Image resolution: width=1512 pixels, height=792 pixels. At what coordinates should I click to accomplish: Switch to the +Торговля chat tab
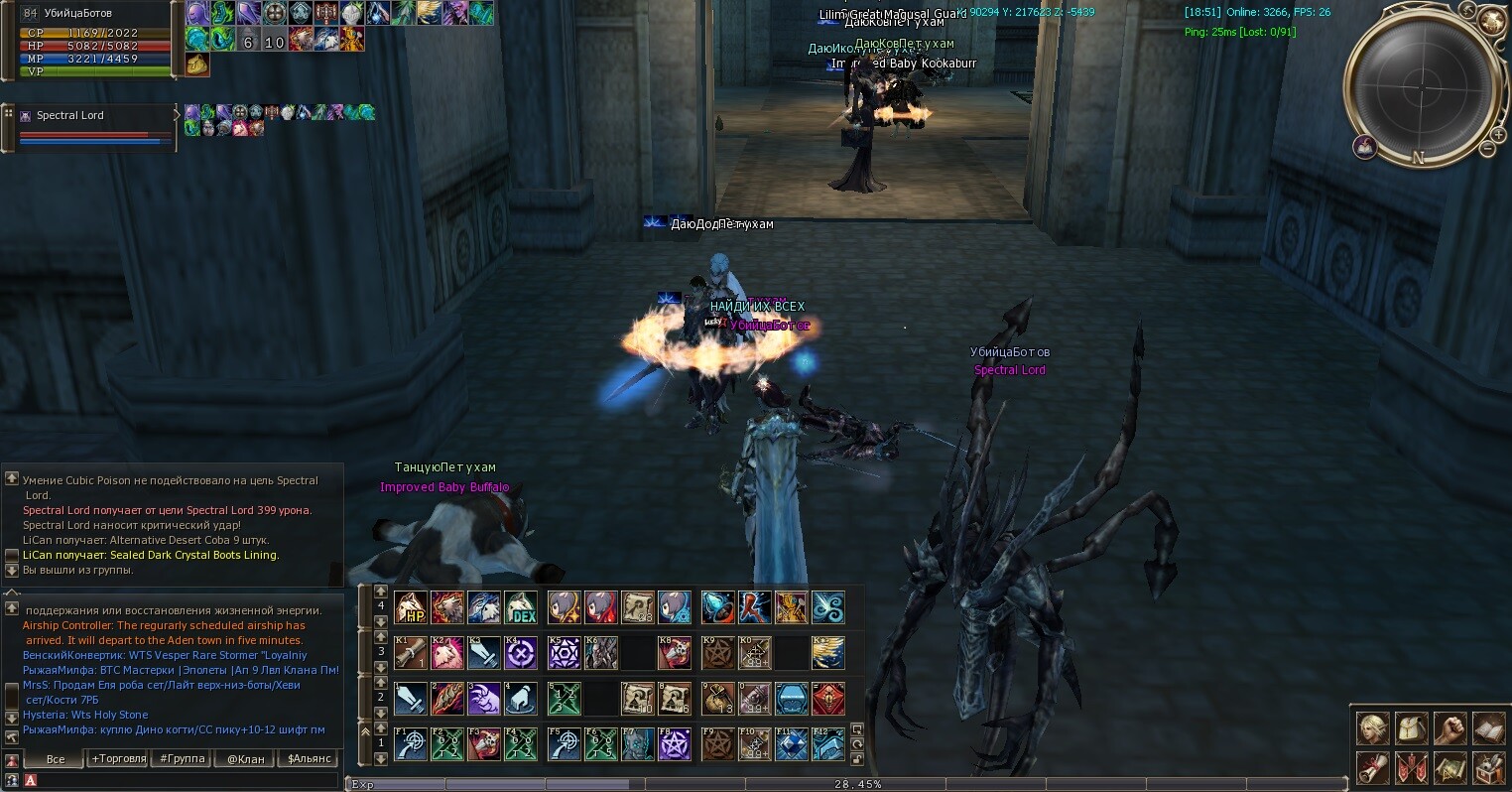click(119, 759)
